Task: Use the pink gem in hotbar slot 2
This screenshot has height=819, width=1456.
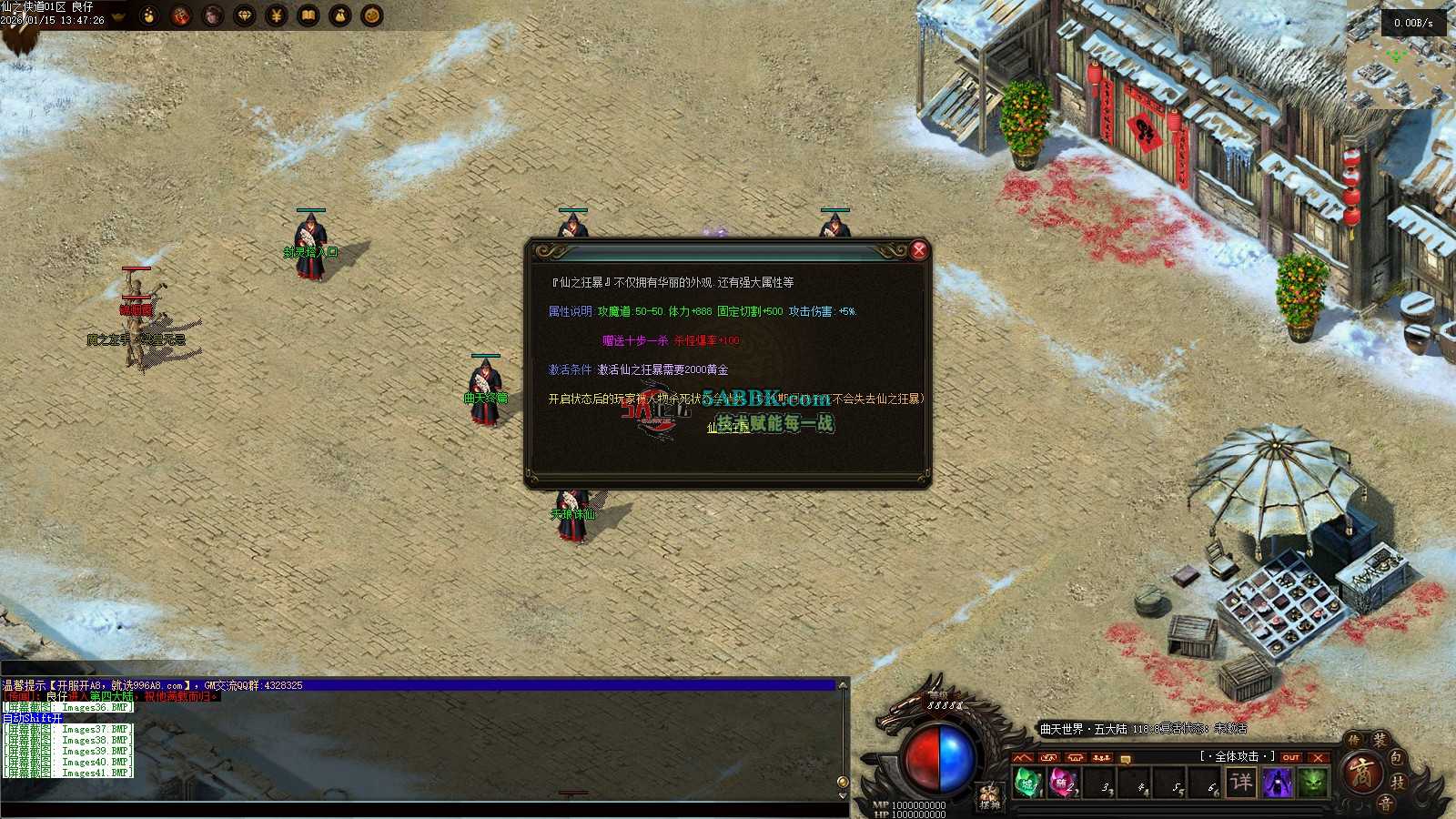Action: (1063, 783)
